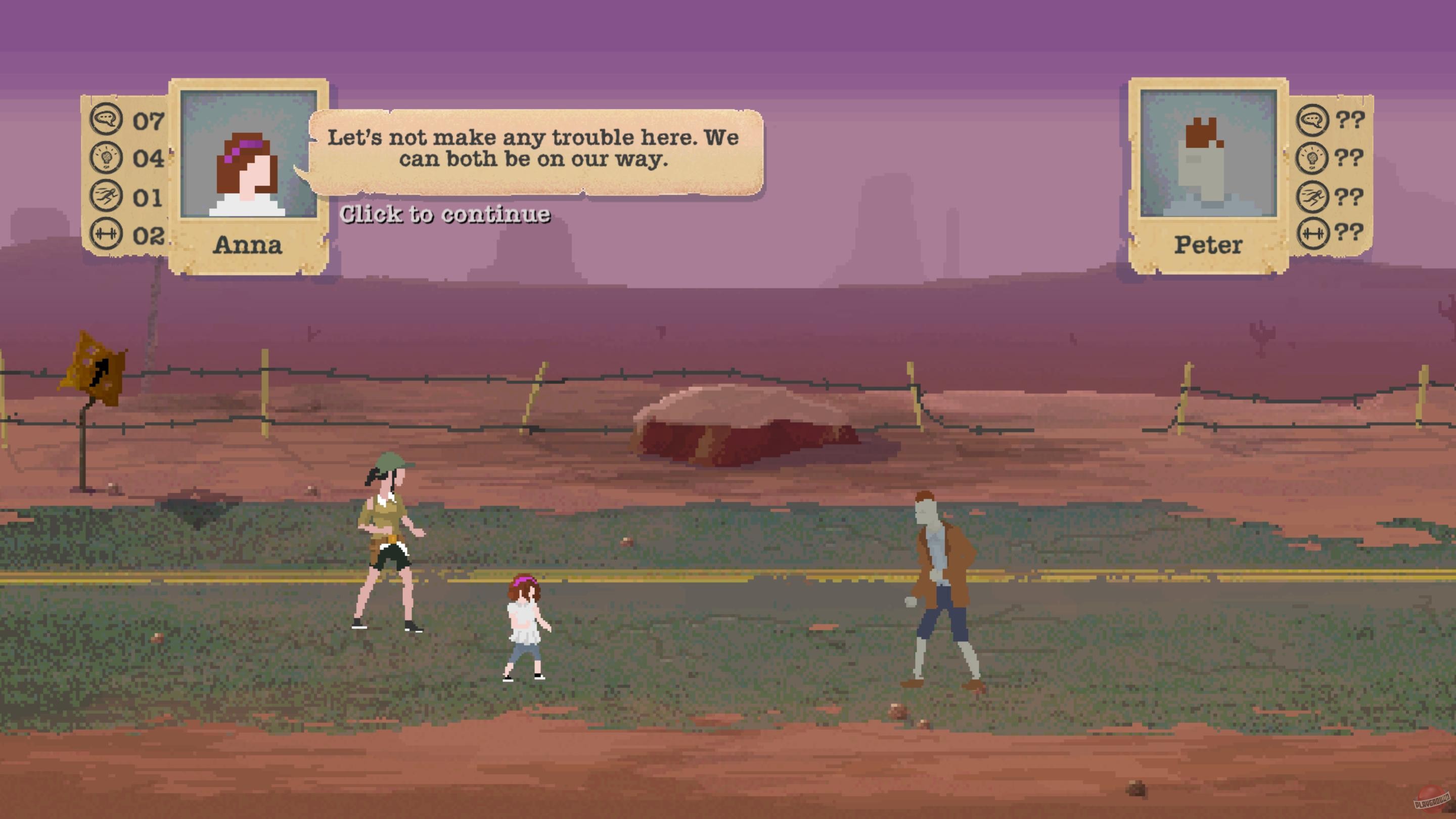Screen dimensions: 1456x819
Task: Click Peter's unknown strength '??' value
Action: point(1351,231)
